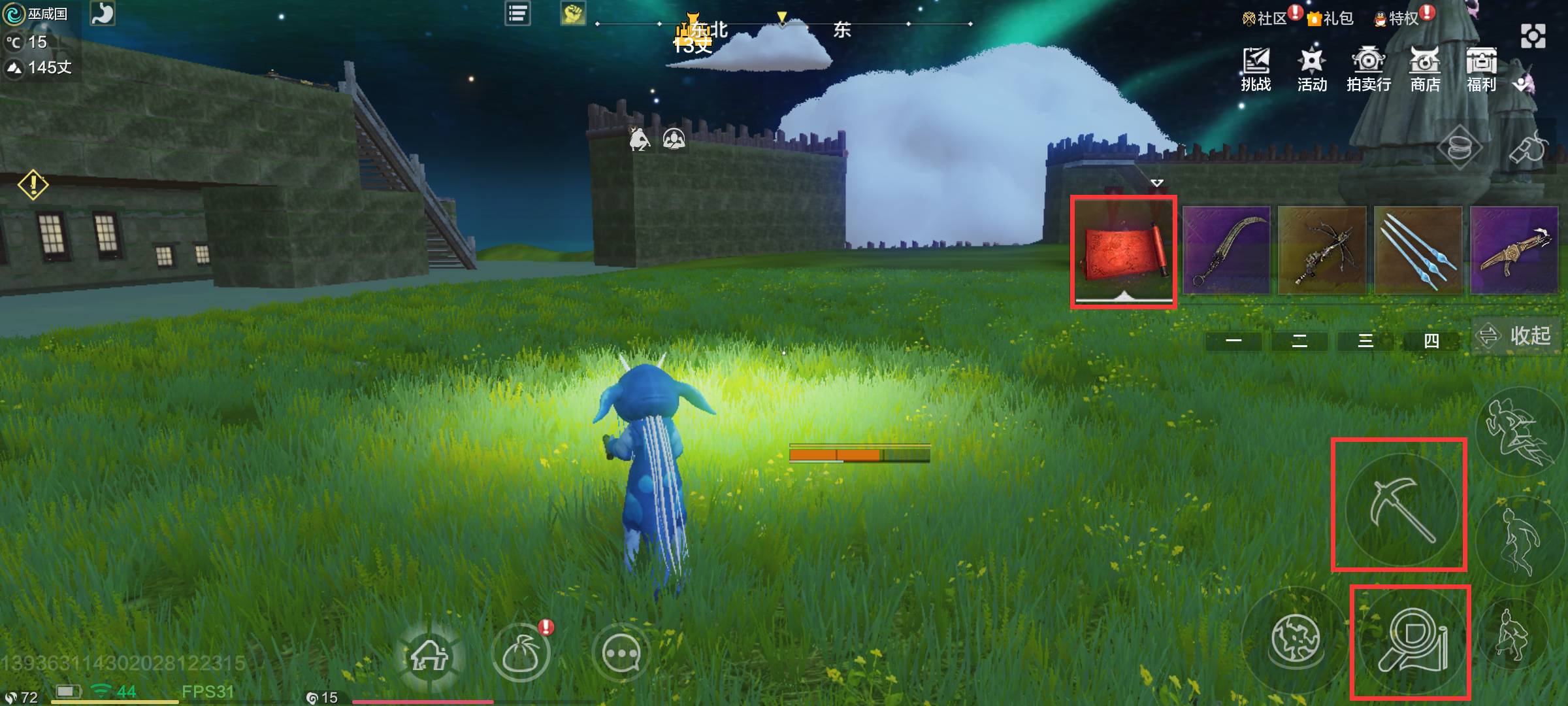Select the red scroll hotbar slot
Image resolution: width=1568 pixels, height=706 pixels.
pos(1123,251)
